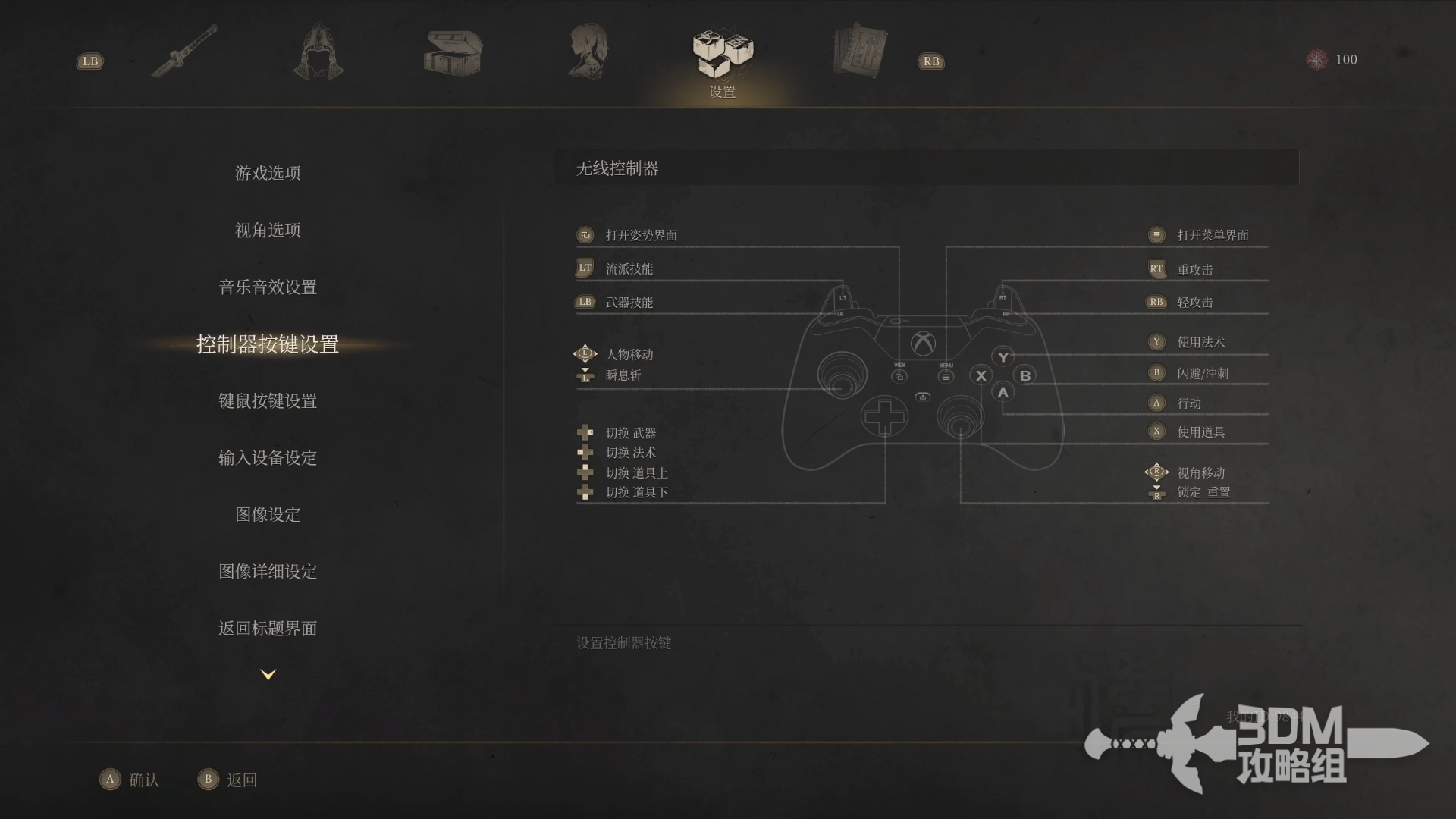Open 键鼠按键设置 keyboard and mouse bindings

pyautogui.click(x=268, y=401)
